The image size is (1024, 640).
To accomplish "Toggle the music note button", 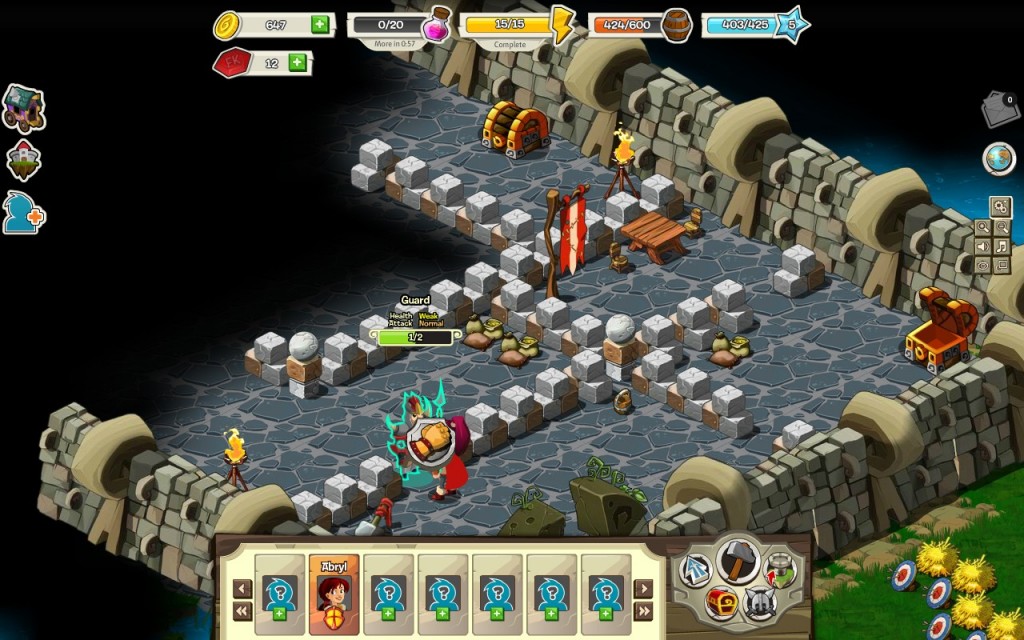I will tap(1001, 247).
